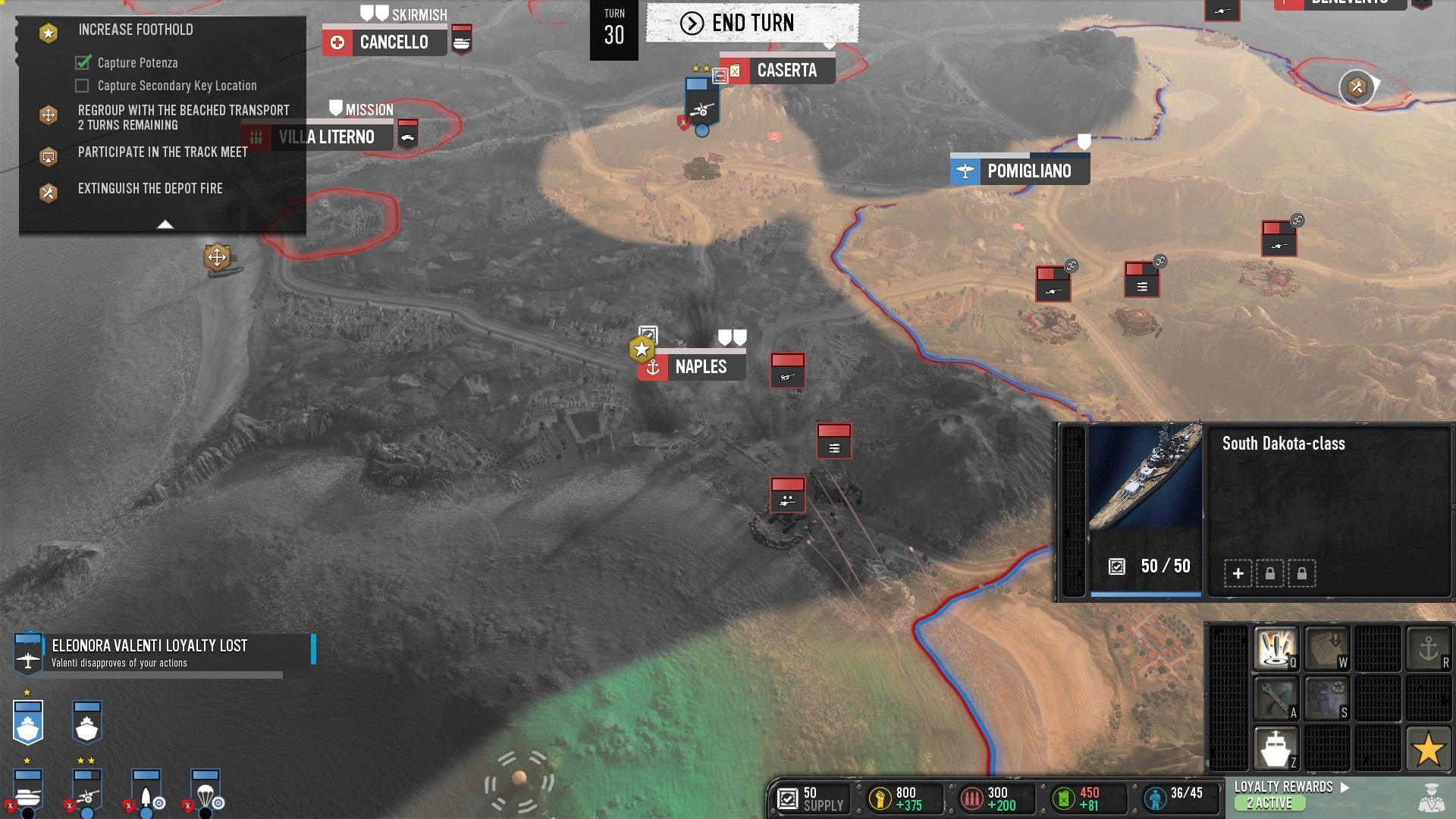The height and width of the screenshot is (819, 1456).
Task: Select the anchor ability (R)
Action: click(x=1429, y=648)
